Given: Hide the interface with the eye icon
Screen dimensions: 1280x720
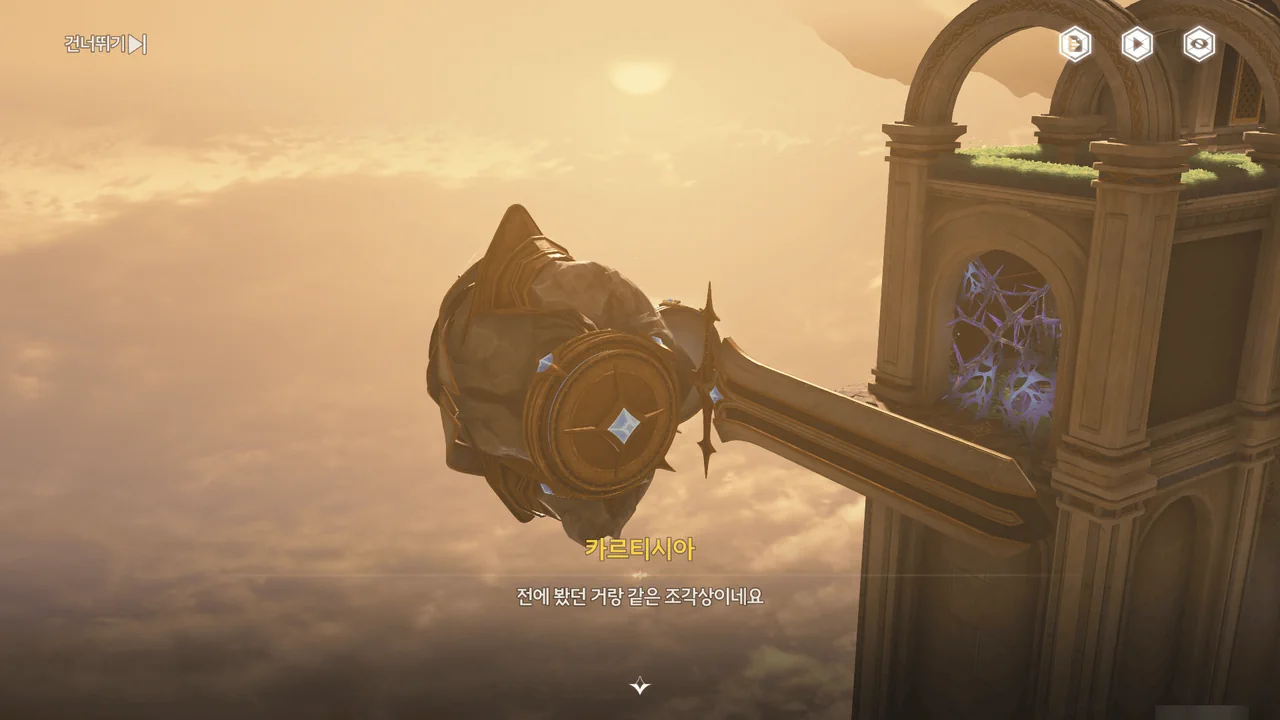Looking at the screenshot, I should pos(1199,44).
